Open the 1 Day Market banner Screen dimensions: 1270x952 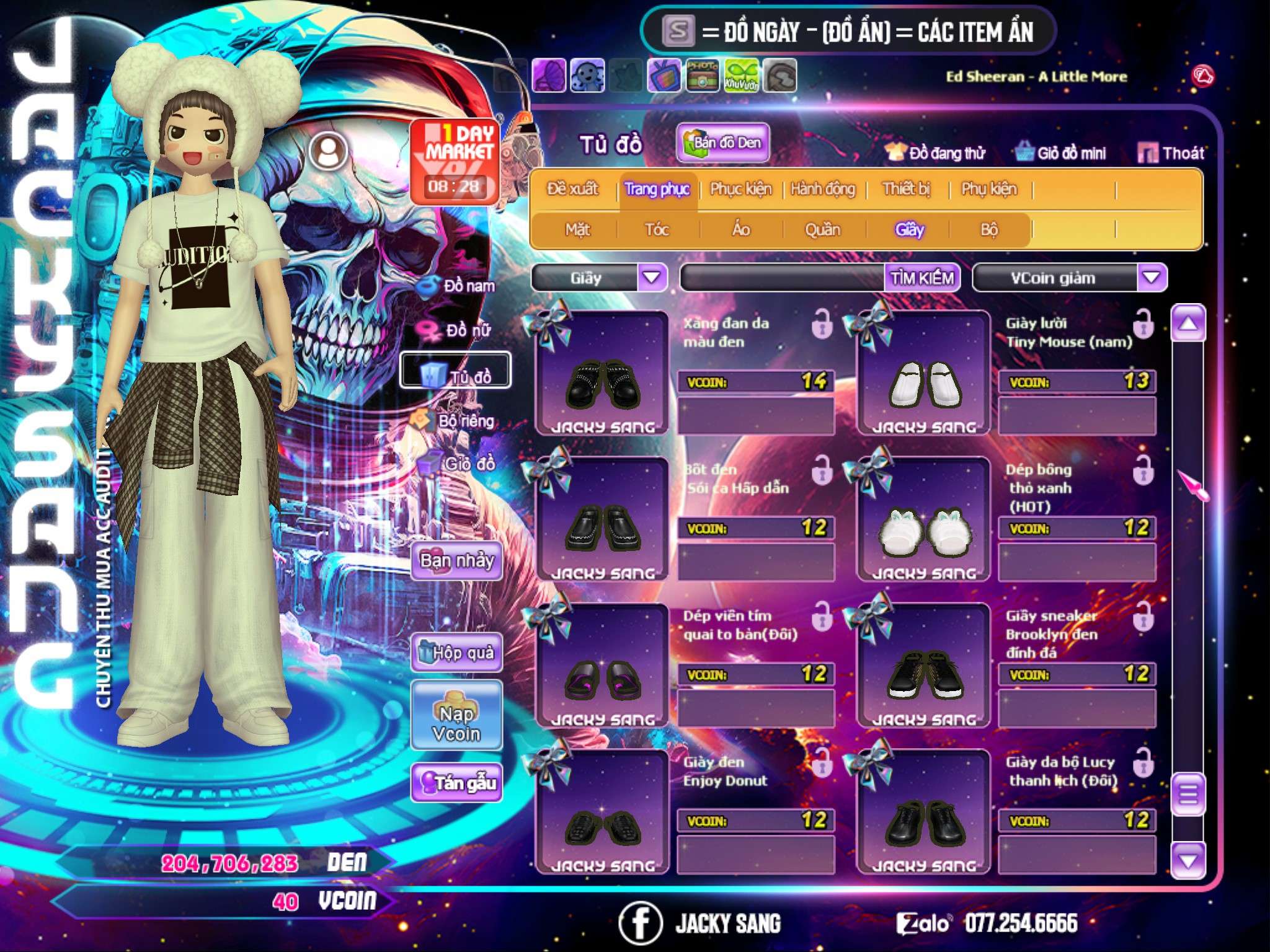click(455, 161)
